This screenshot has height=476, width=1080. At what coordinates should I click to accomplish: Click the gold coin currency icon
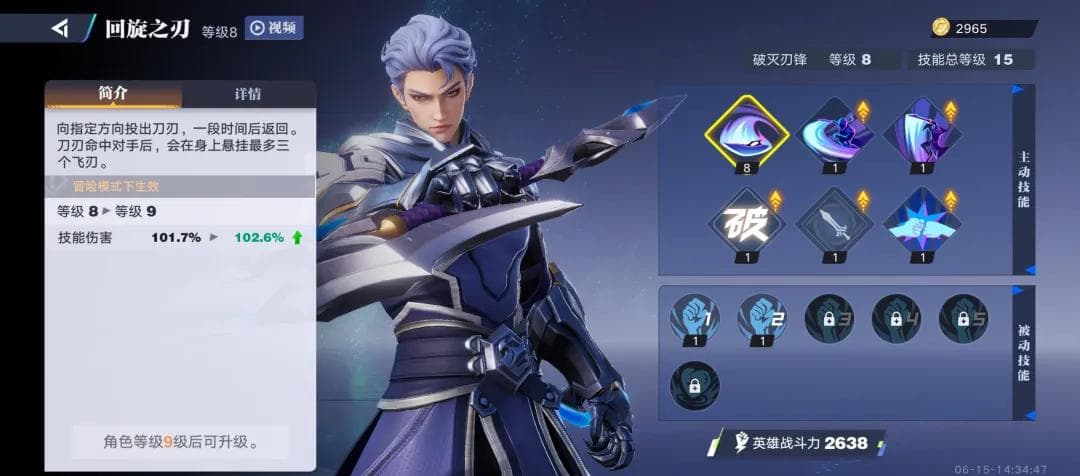pos(941,28)
